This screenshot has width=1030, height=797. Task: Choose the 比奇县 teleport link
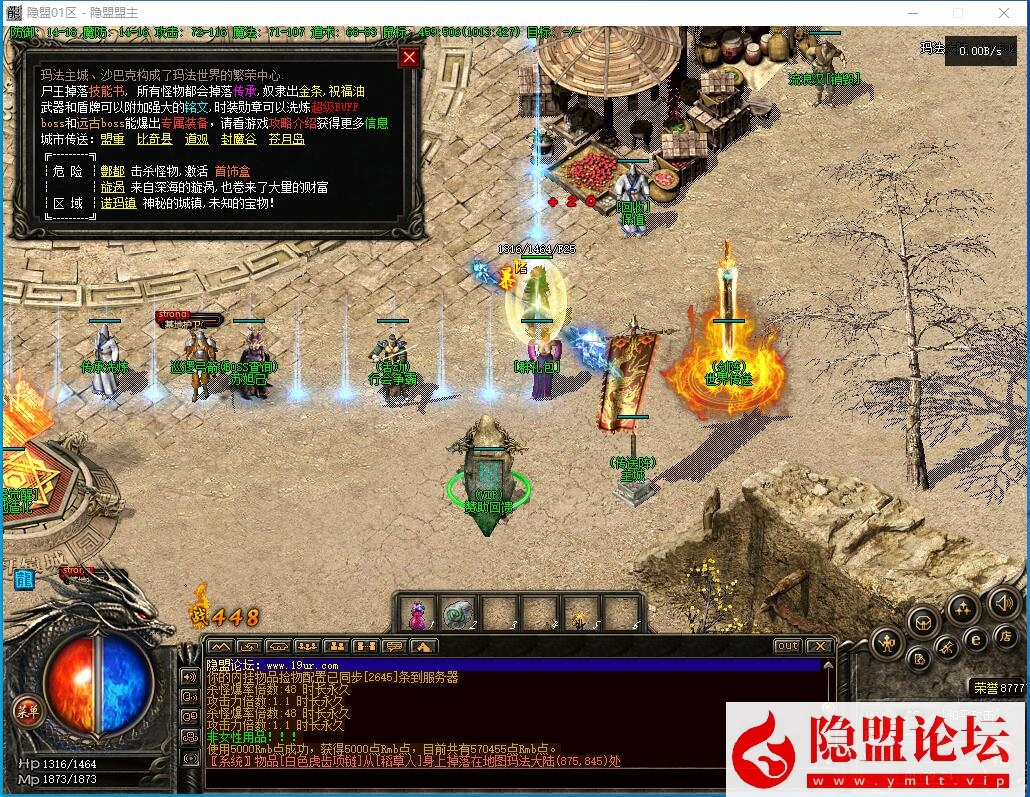(154, 139)
